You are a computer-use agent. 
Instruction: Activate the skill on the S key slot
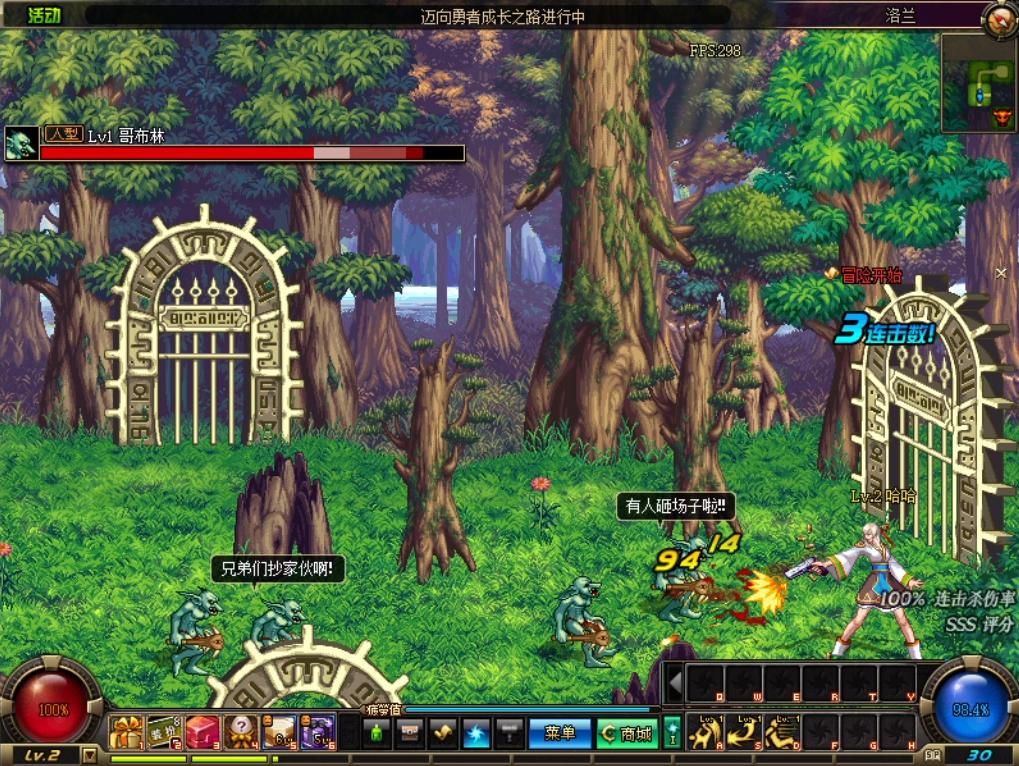(x=744, y=732)
